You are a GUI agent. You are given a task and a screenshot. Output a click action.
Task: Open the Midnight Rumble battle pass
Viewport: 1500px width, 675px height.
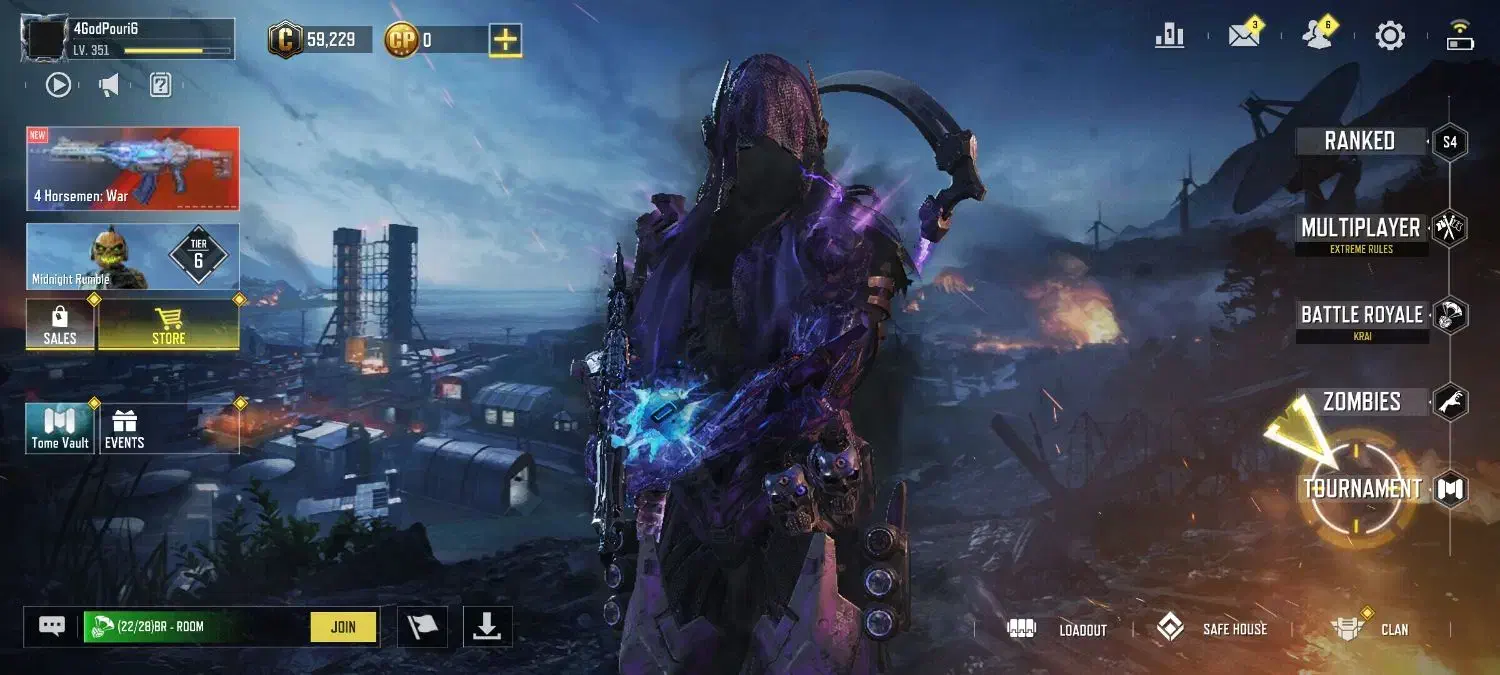point(133,257)
